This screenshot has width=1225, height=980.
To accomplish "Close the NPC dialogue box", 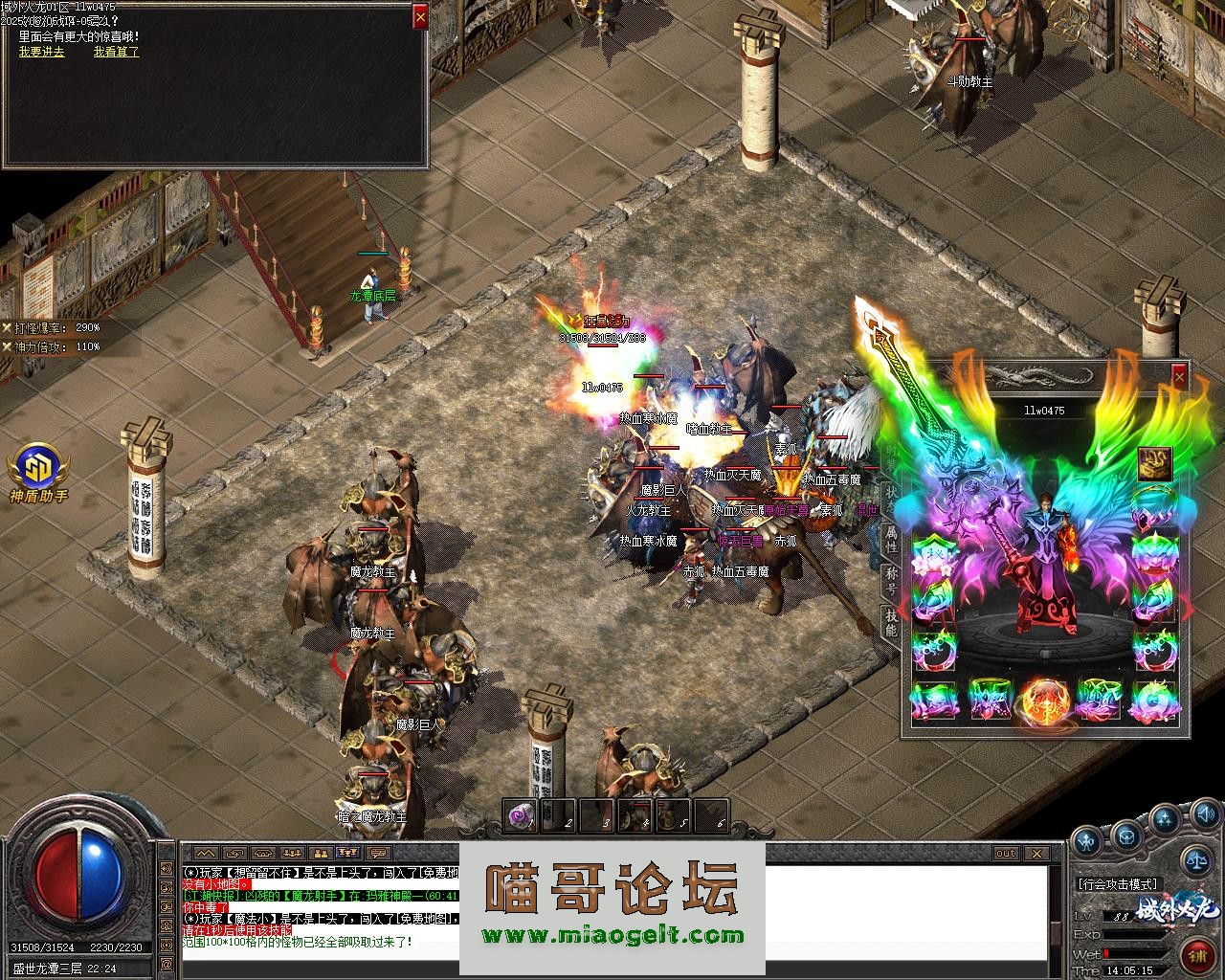I will tap(420, 16).
